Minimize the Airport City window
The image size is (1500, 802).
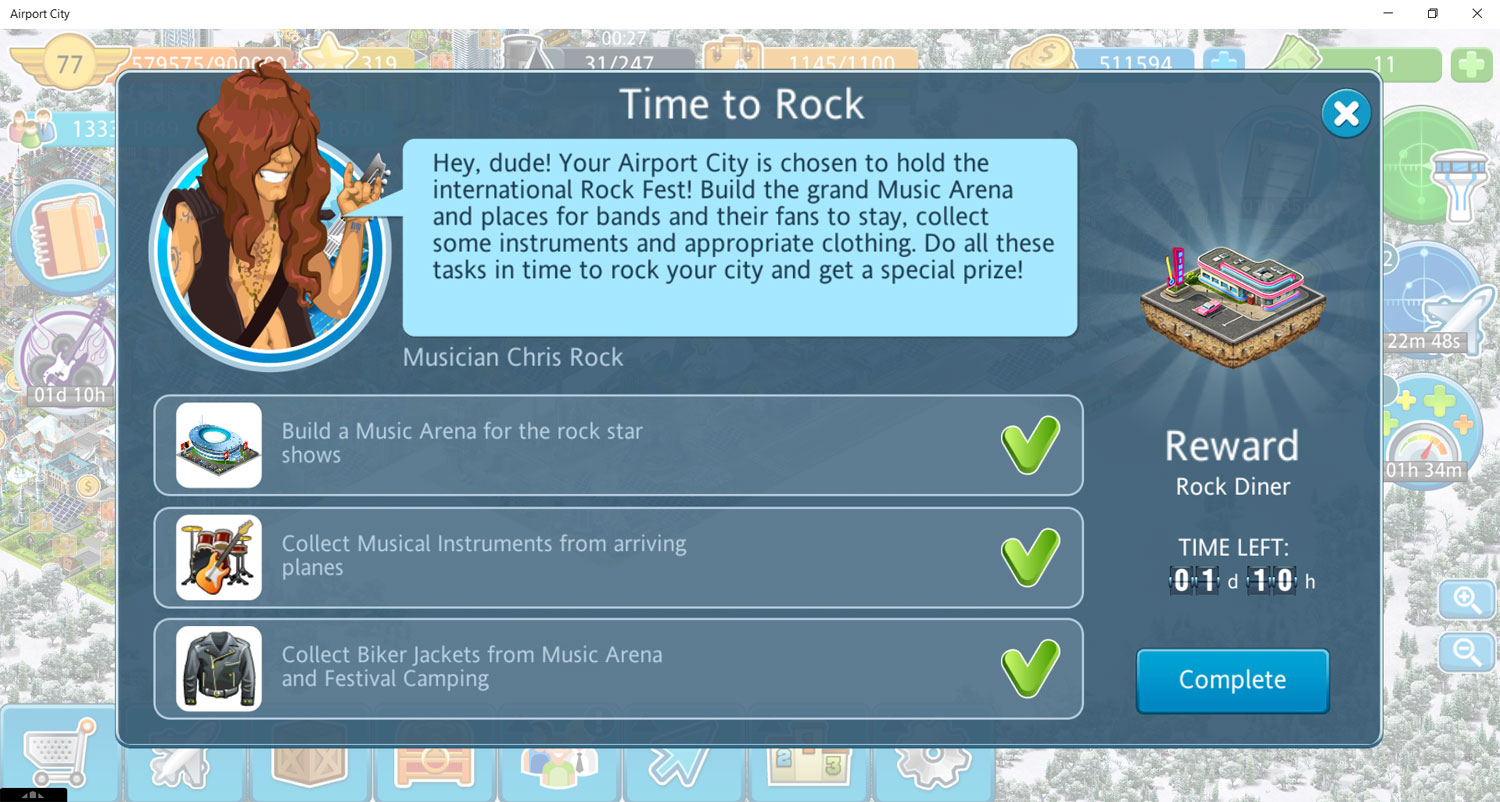1387,14
